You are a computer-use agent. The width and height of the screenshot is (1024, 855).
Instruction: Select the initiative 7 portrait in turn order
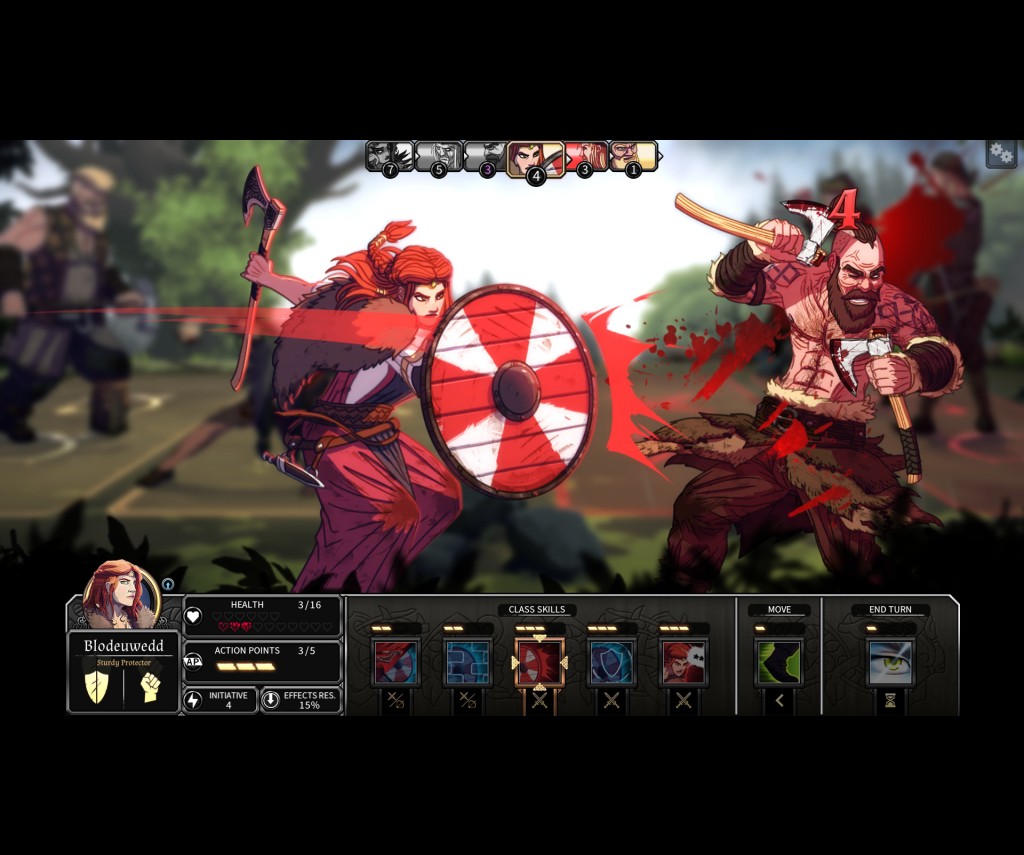click(388, 156)
